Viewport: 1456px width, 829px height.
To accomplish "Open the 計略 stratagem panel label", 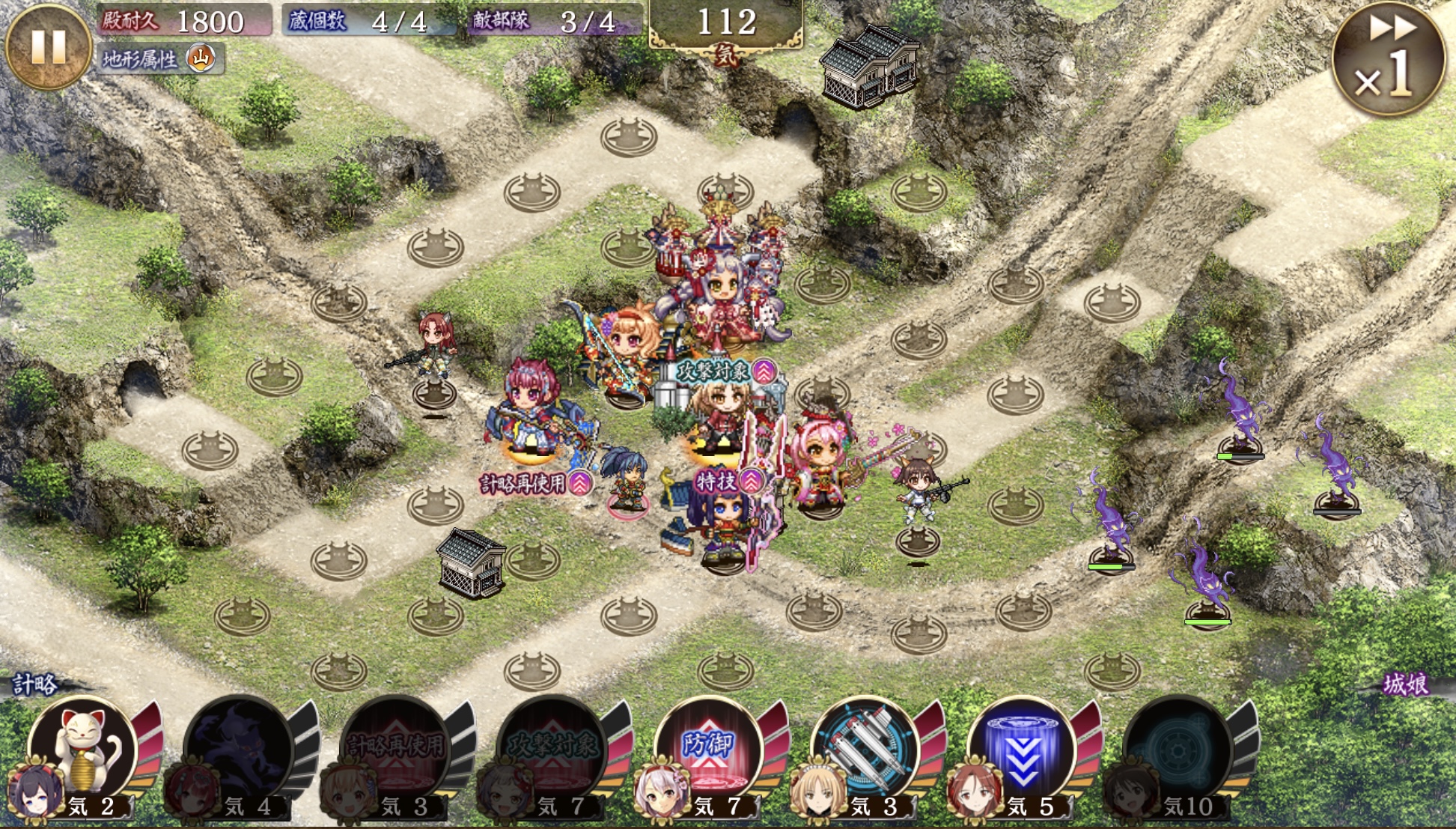I will point(34,684).
